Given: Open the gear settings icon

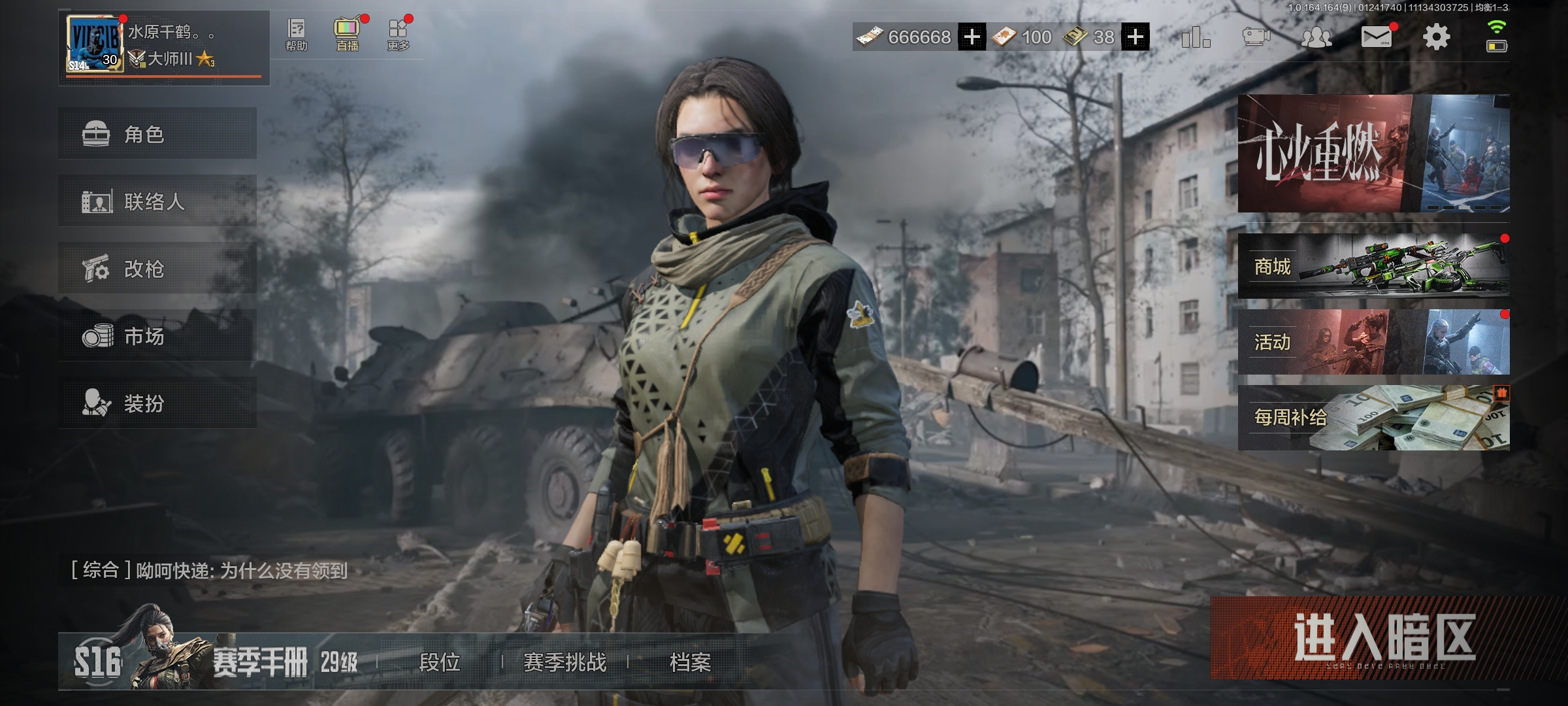Looking at the screenshot, I should click(x=1436, y=37).
